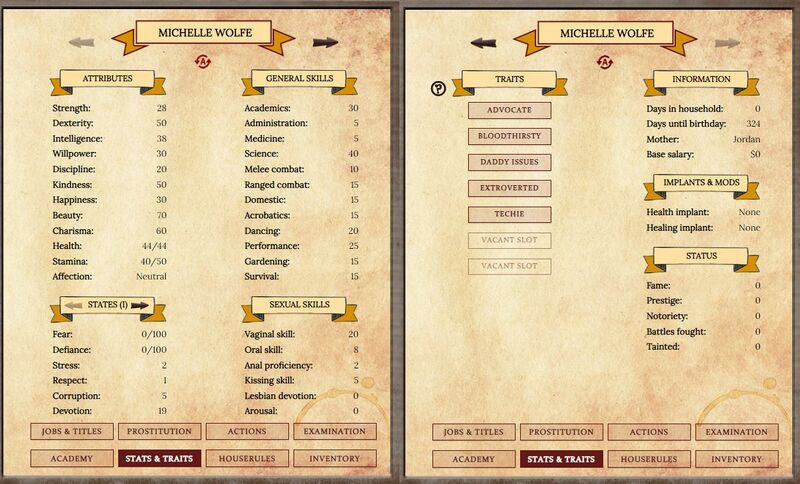
Task: Open Examination on the Traits page
Action: tap(736, 432)
